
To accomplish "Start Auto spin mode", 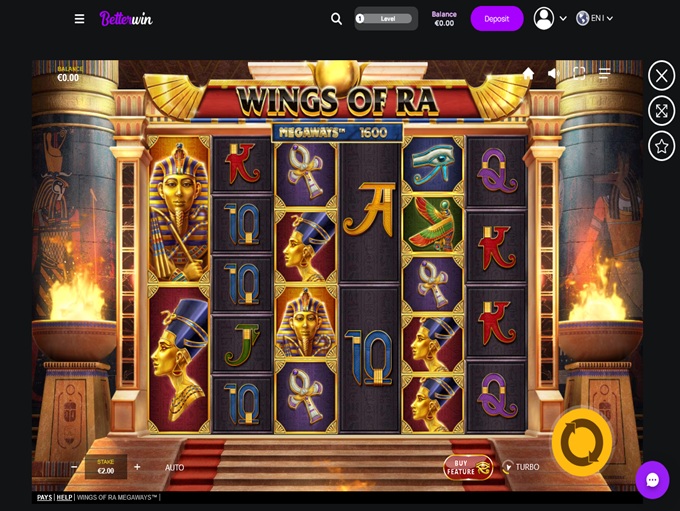I will (174, 467).
